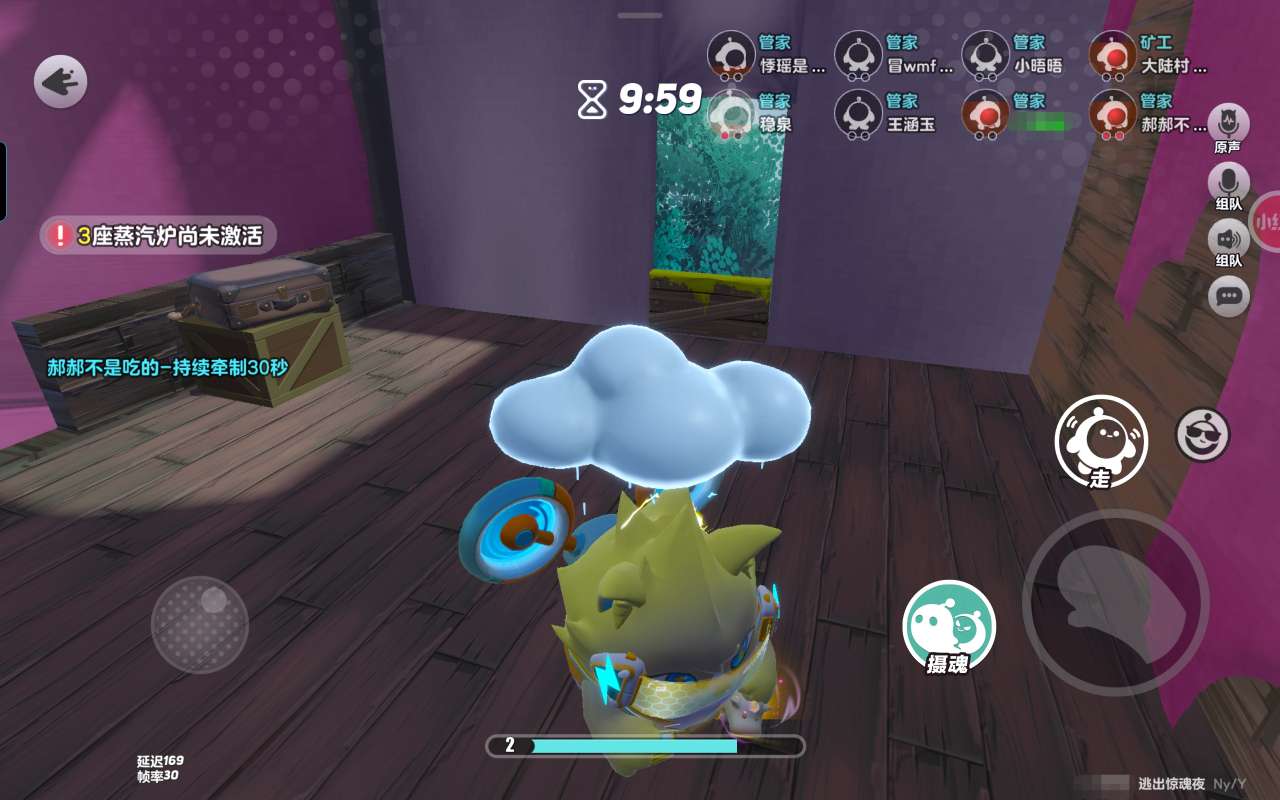Toggle the 组队 team microphone
The image size is (1280, 800).
click(x=1228, y=186)
